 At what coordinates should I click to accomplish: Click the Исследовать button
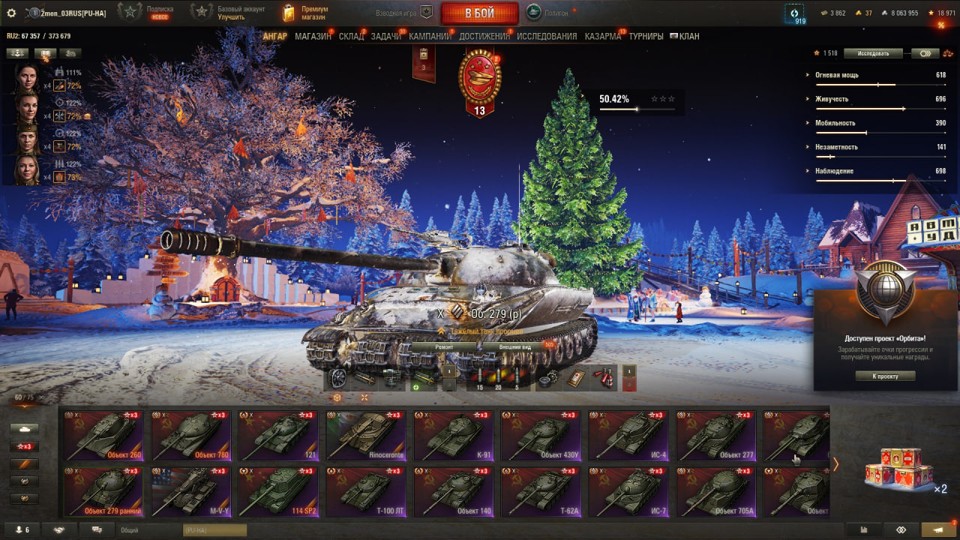pyautogui.click(x=873, y=53)
